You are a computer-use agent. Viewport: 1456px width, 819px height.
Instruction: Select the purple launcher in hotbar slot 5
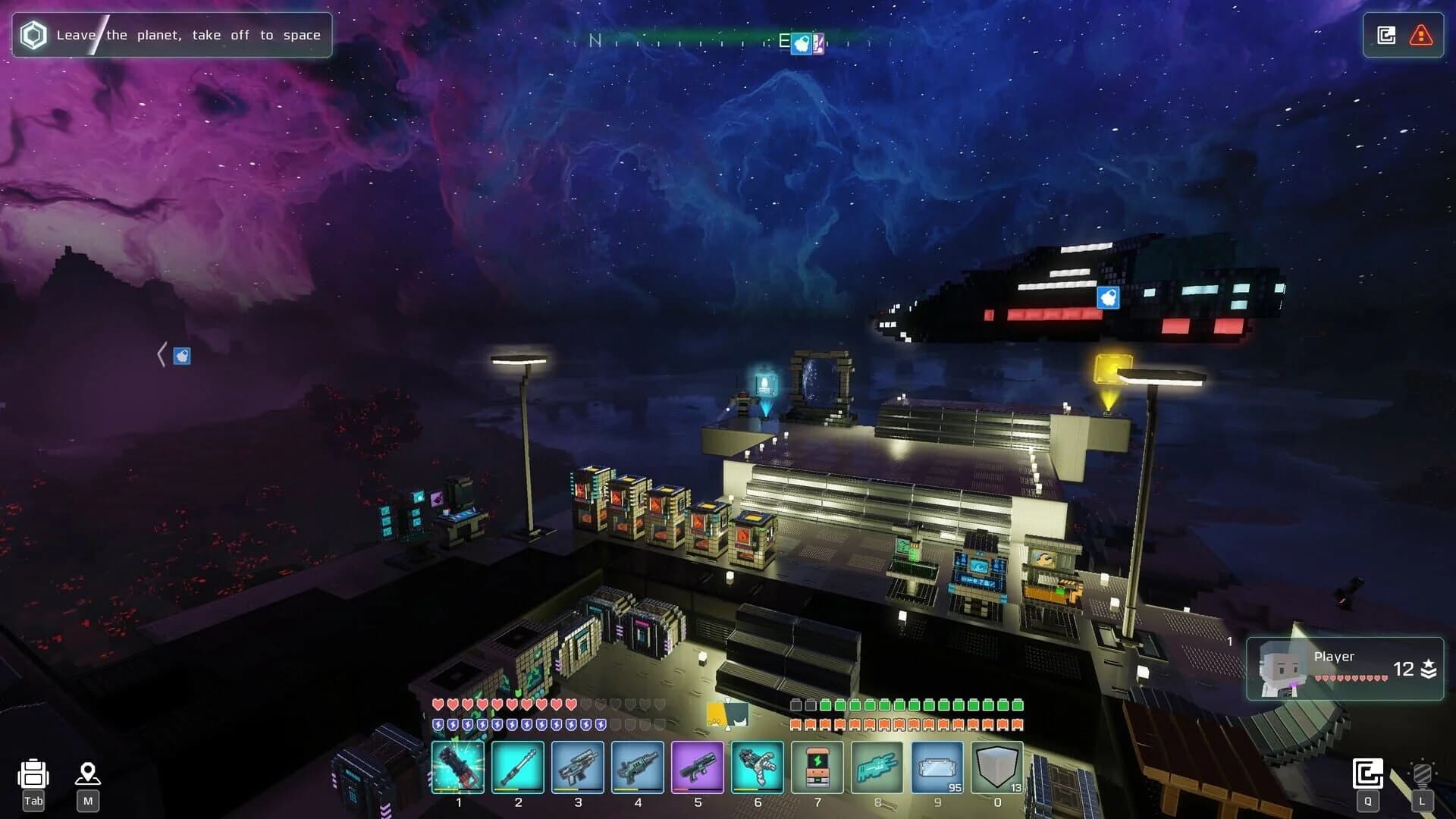coord(698,767)
